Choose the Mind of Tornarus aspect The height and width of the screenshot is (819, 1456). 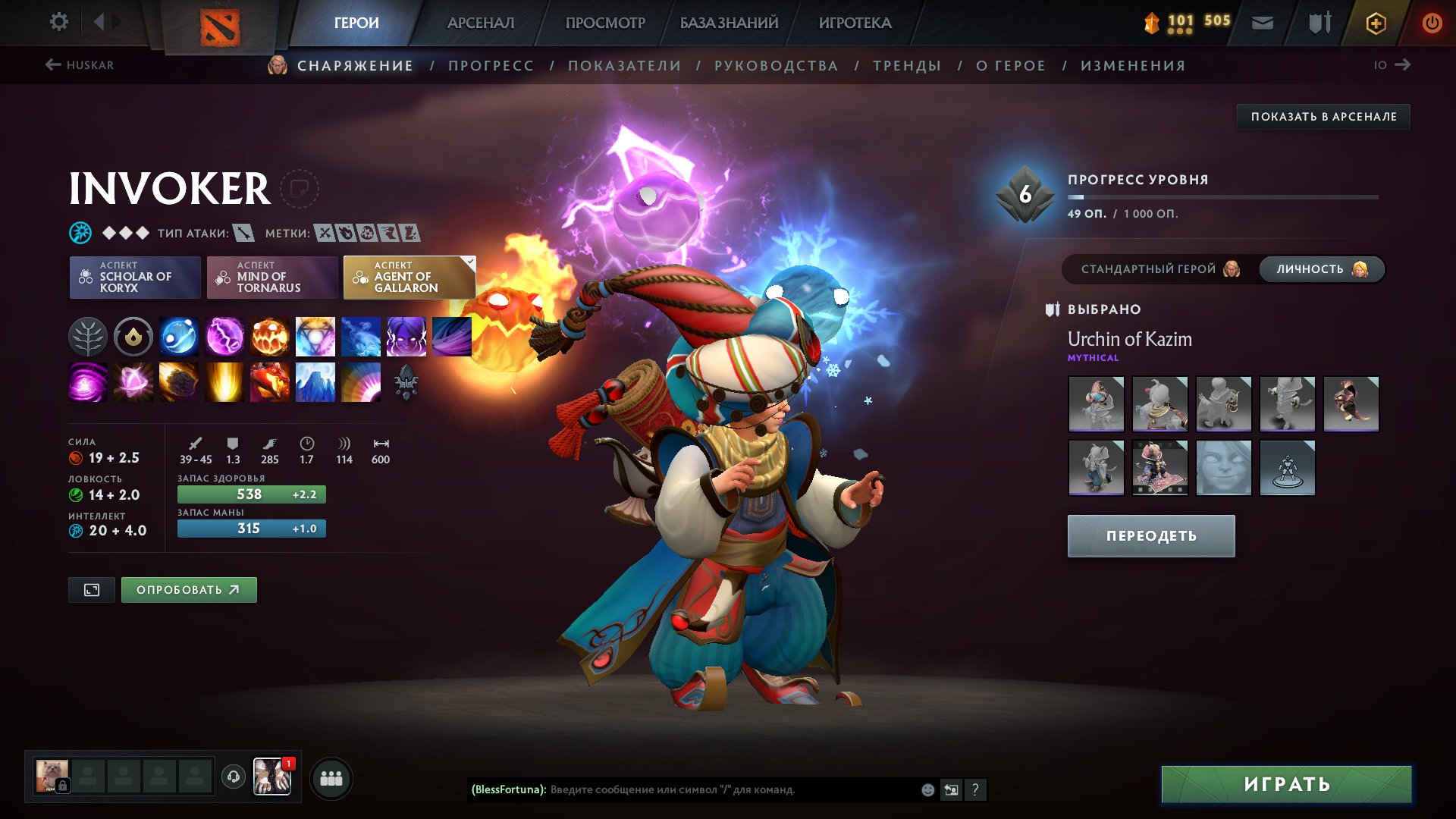click(272, 278)
